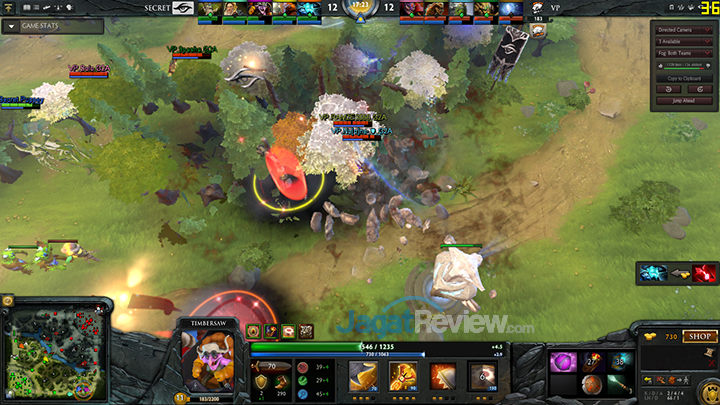Click the Jump Ahead button
Image resolution: width=720 pixels, height=405 pixels.
pyautogui.click(x=682, y=101)
